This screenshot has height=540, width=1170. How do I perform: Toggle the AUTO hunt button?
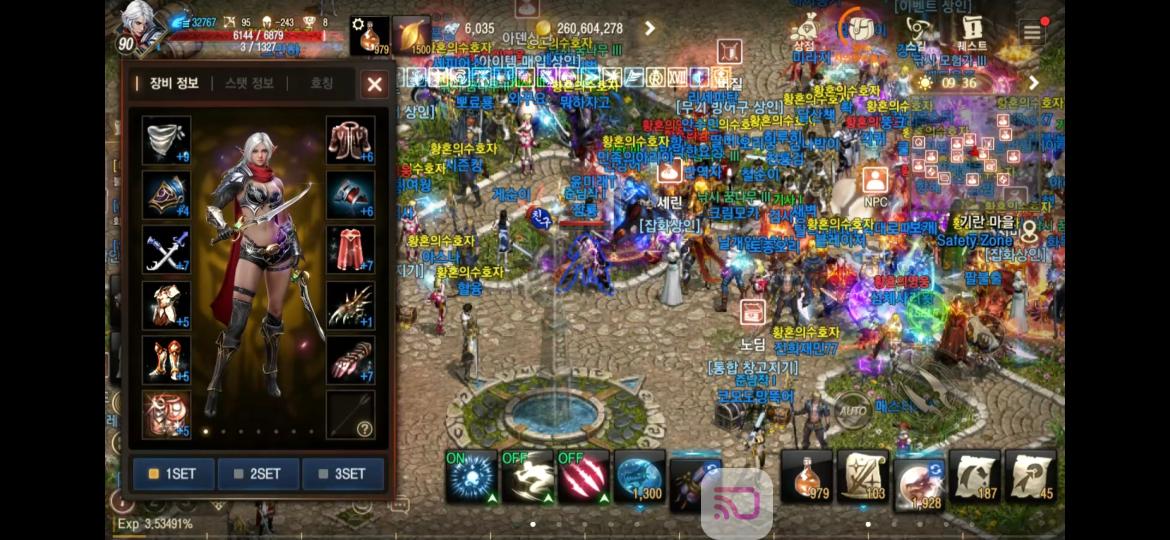coord(852,411)
